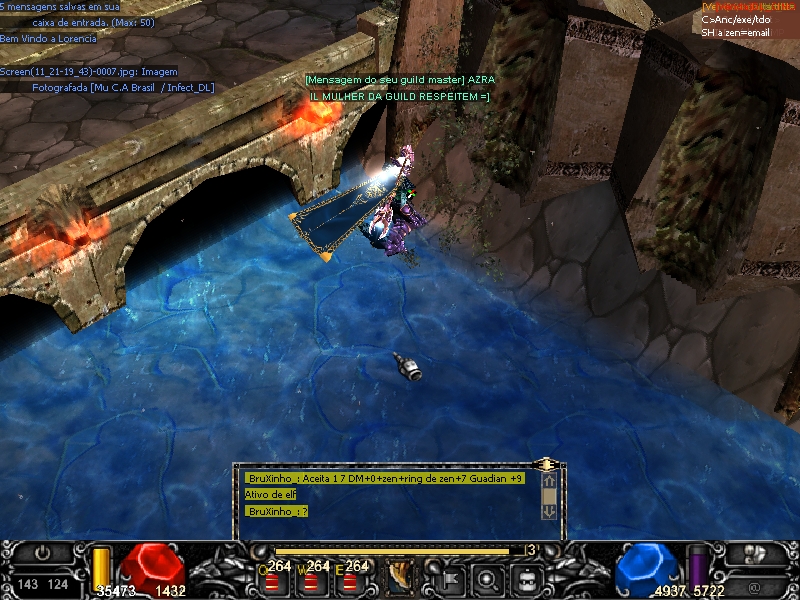Click the _BruXinho_ trade offer message

[x=384, y=479]
